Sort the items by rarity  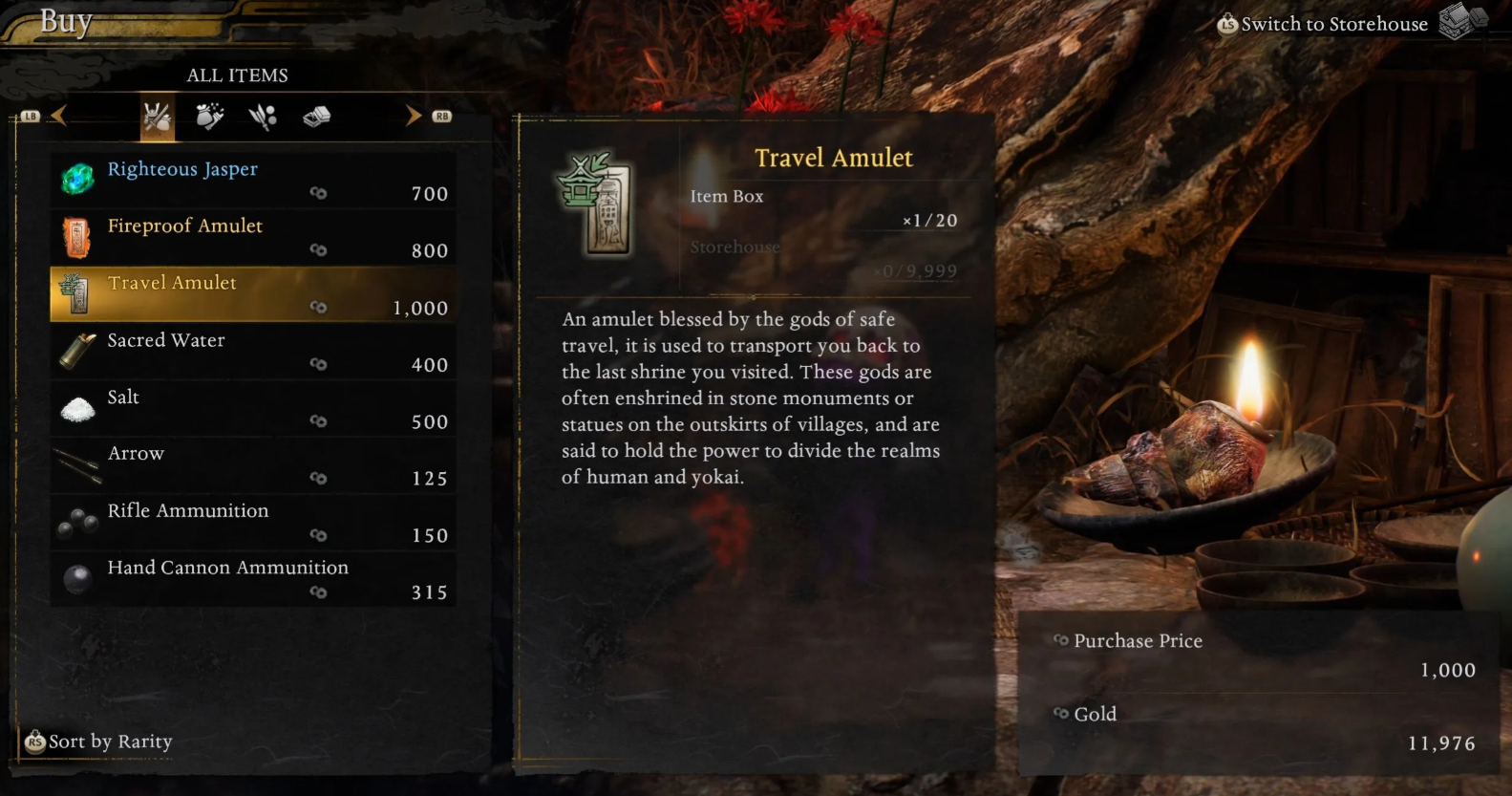(99, 742)
